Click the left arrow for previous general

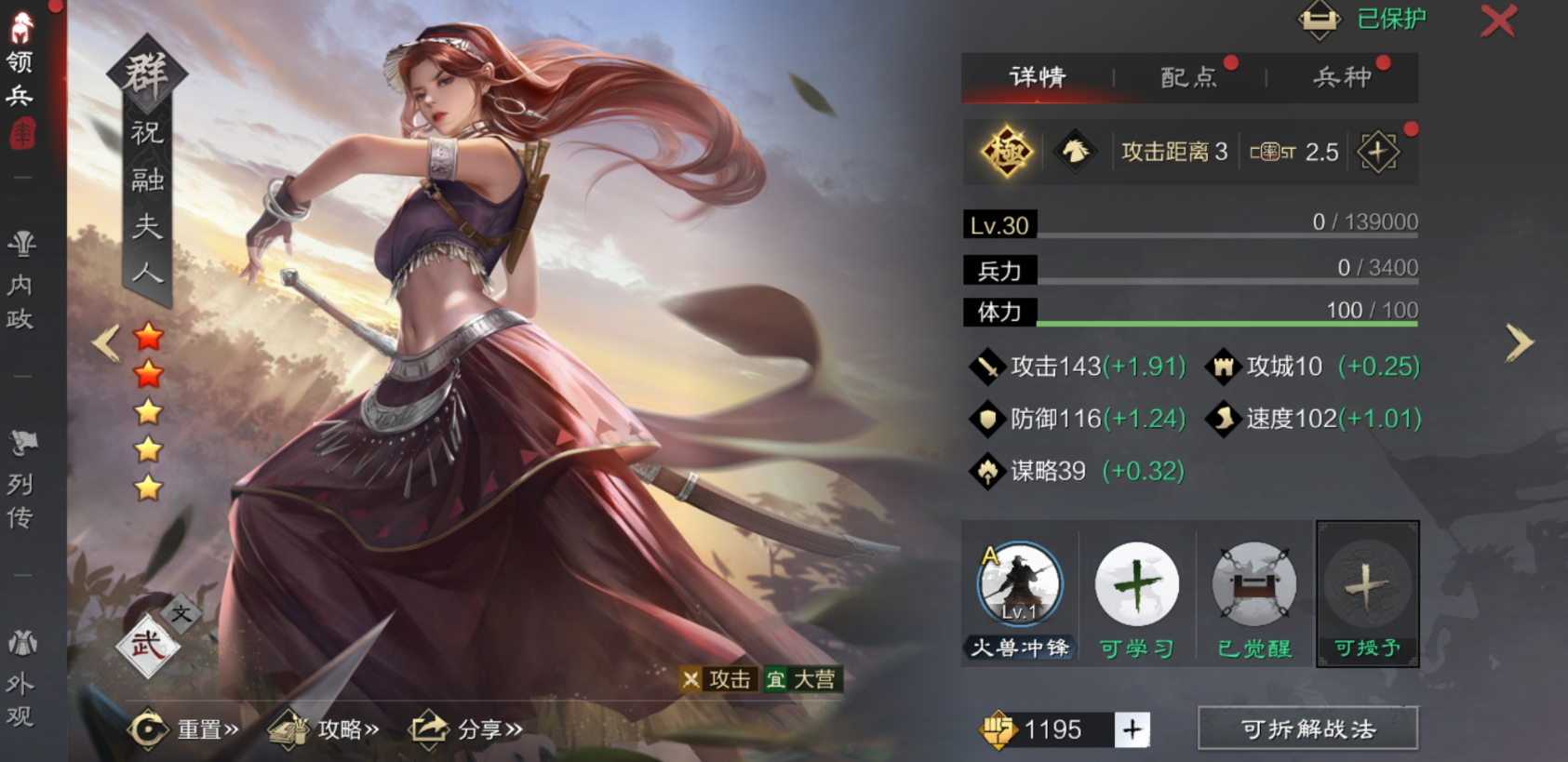105,343
